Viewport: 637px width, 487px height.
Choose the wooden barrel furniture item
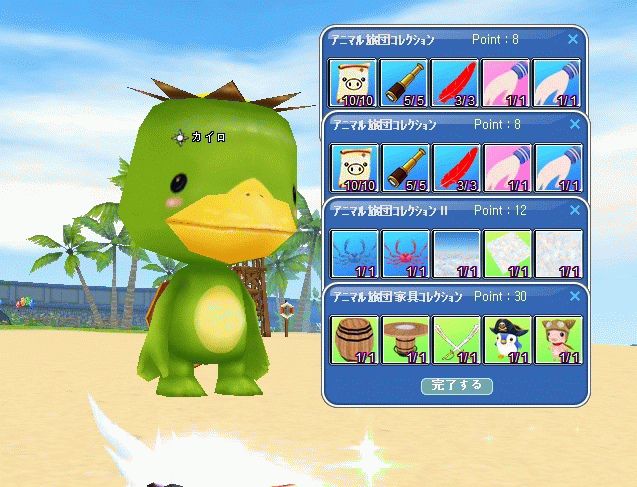(x=354, y=340)
